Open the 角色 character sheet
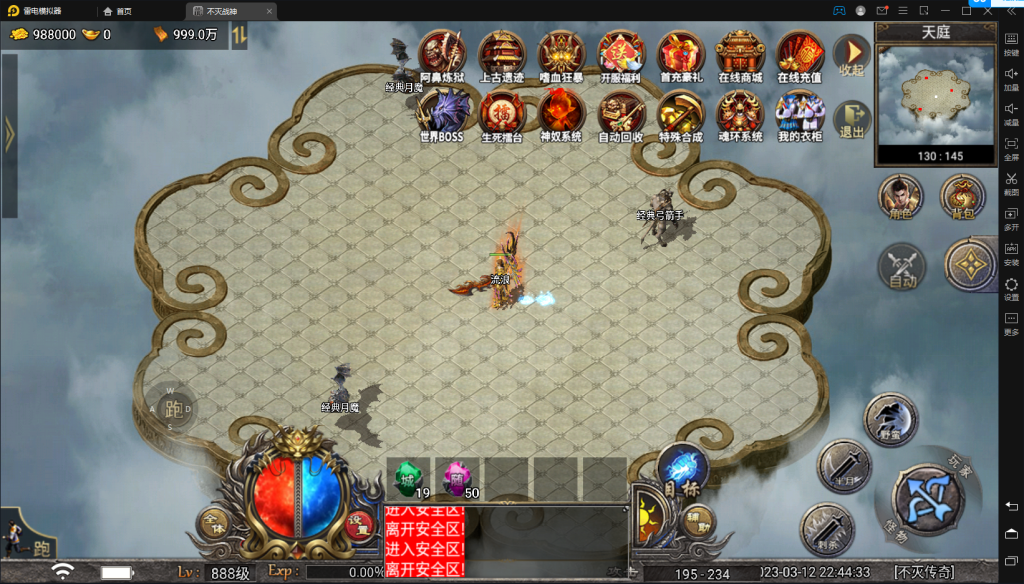1024x584 pixels. click(x=900, y=196)
